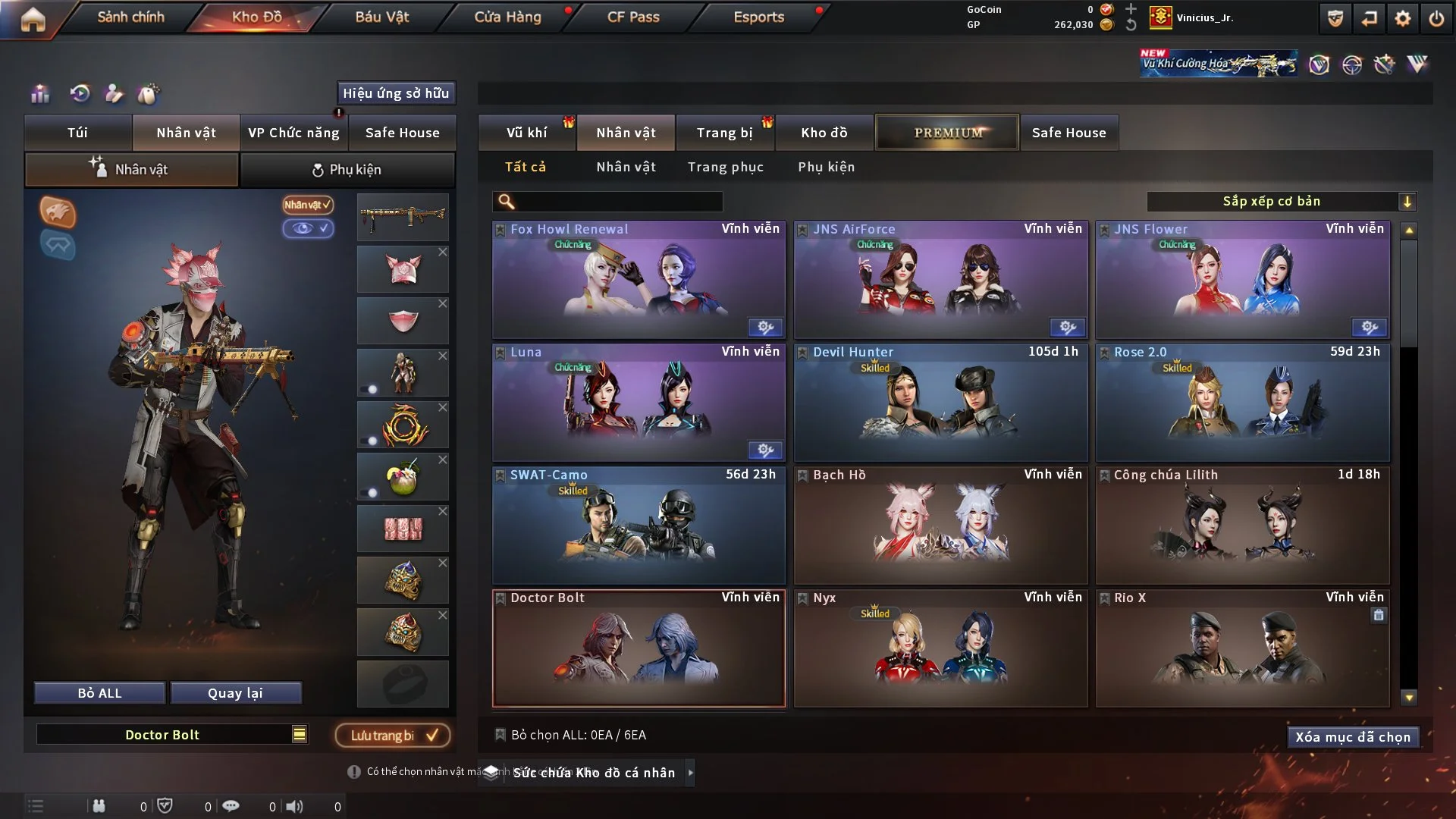Open the Vũ Khí Cường Hóa weapon enhancement banner
The width and height of the screenshot is (1456, 819).
point(1219,63)
